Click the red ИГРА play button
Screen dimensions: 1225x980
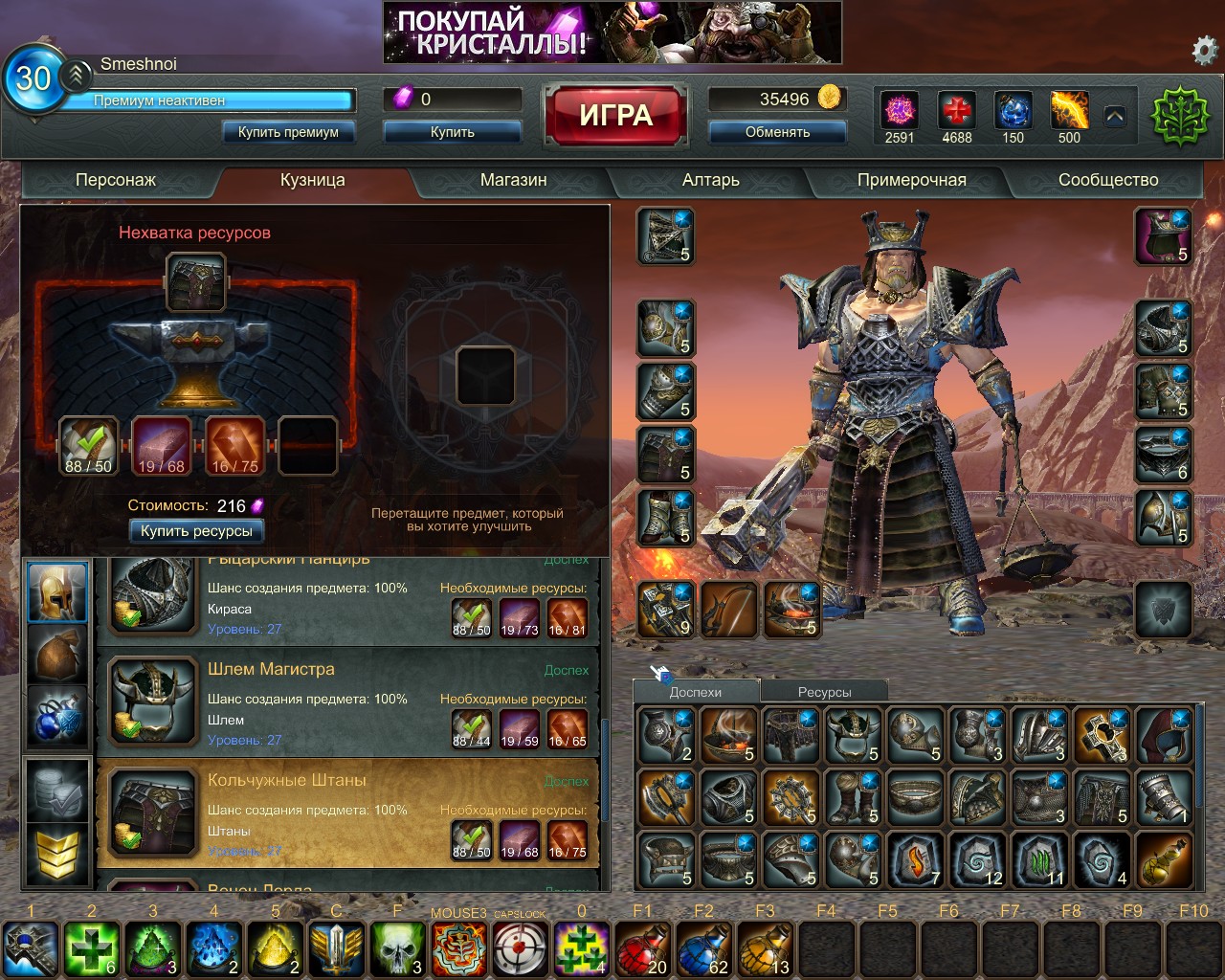coord(615,116)
